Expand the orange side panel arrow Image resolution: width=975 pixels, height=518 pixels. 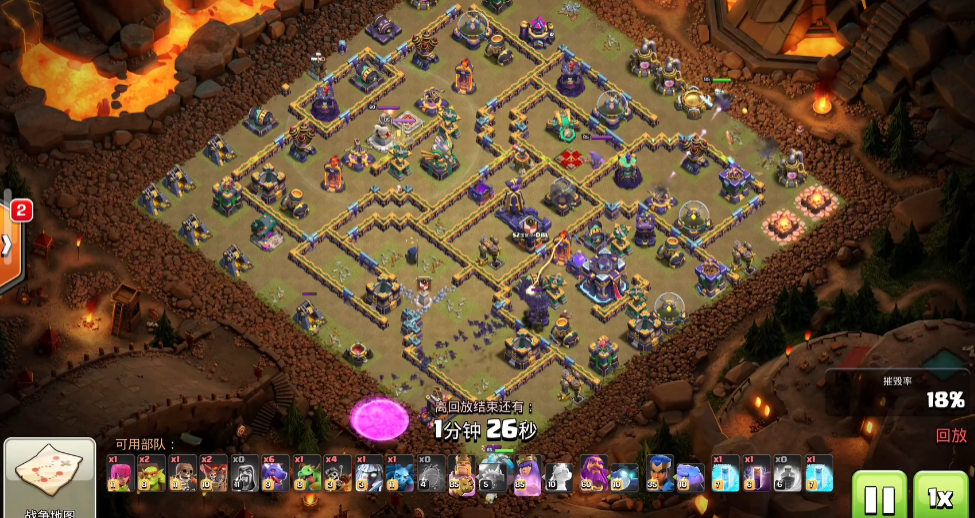(x=7, y=245)
